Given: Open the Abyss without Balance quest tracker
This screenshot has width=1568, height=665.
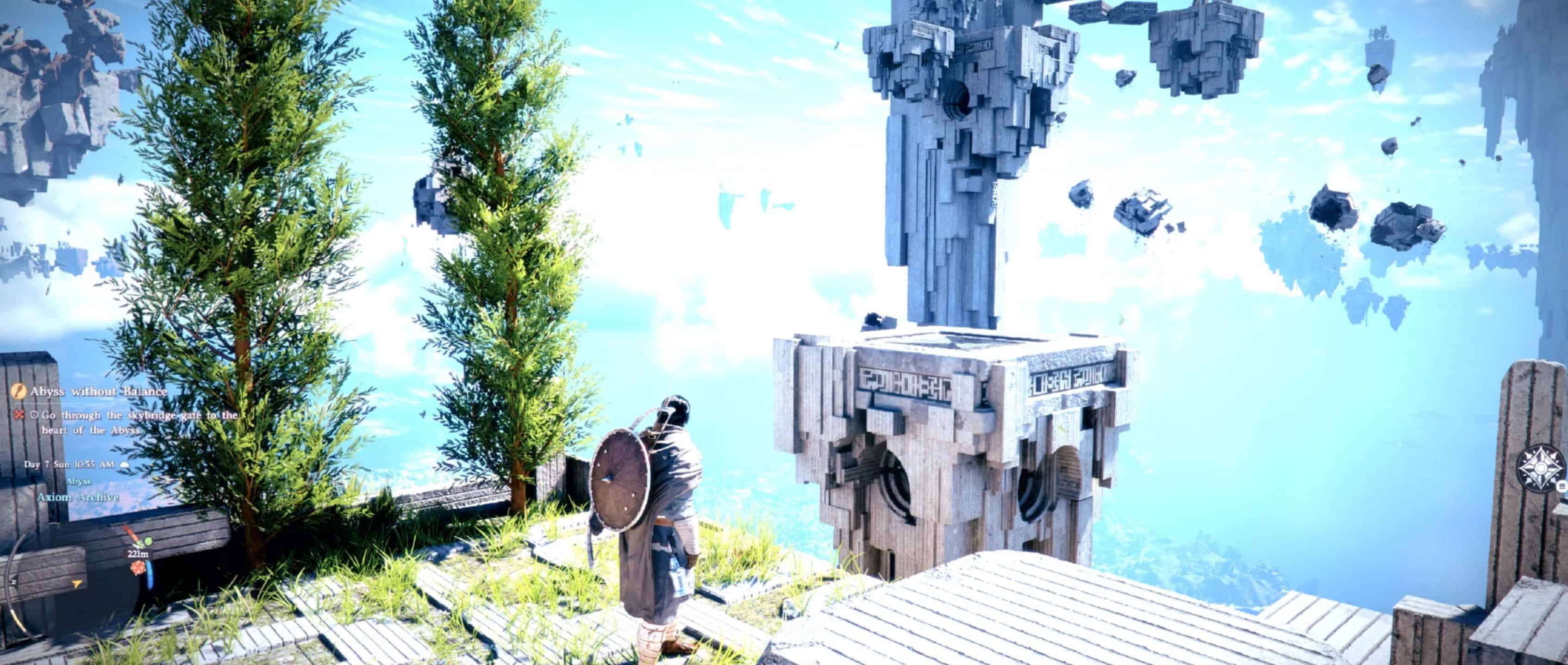Looking at the screenshot, I should (x=99, y=391).
